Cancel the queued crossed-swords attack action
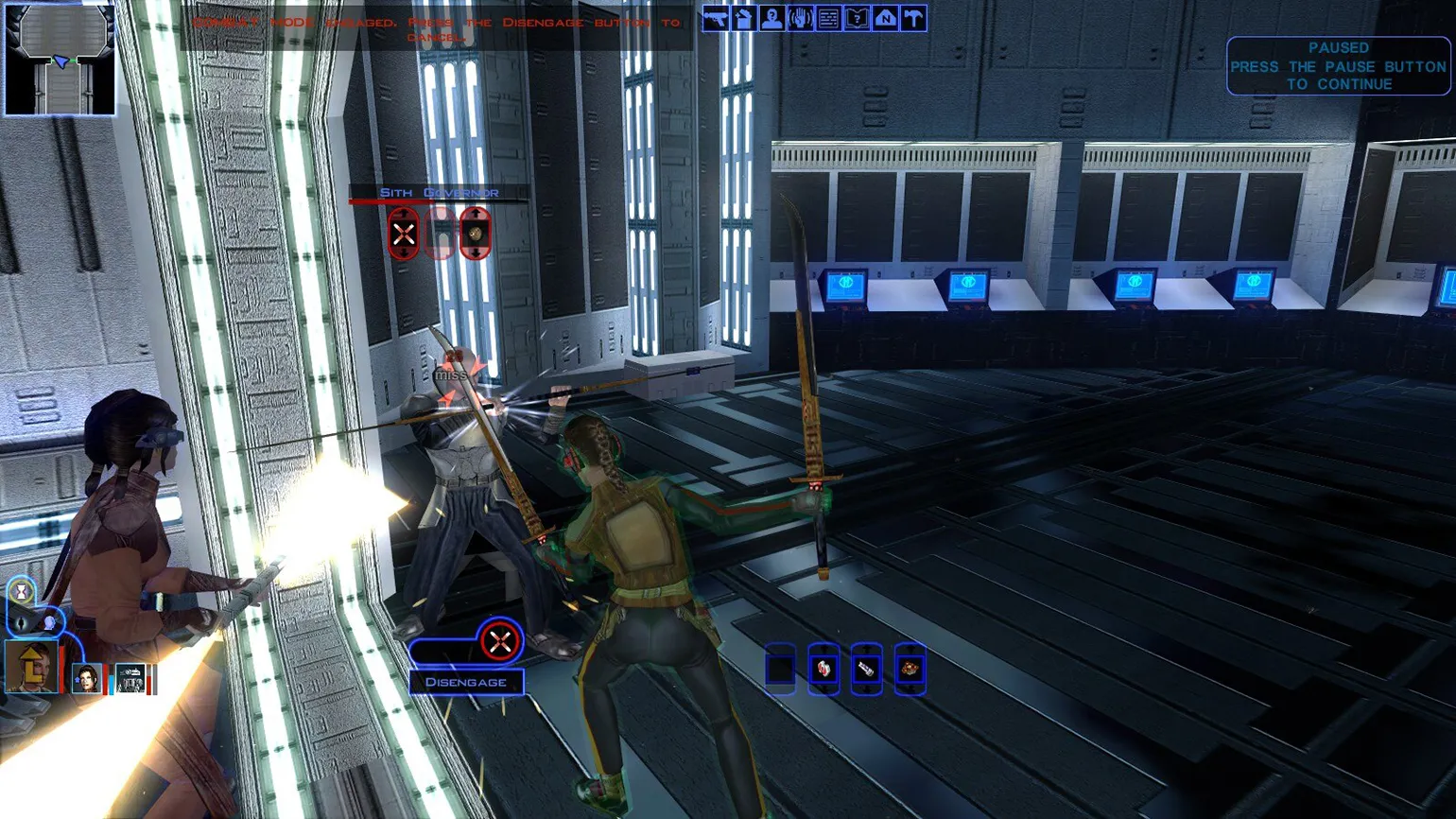1456x819 pixels. coord(499,642)
